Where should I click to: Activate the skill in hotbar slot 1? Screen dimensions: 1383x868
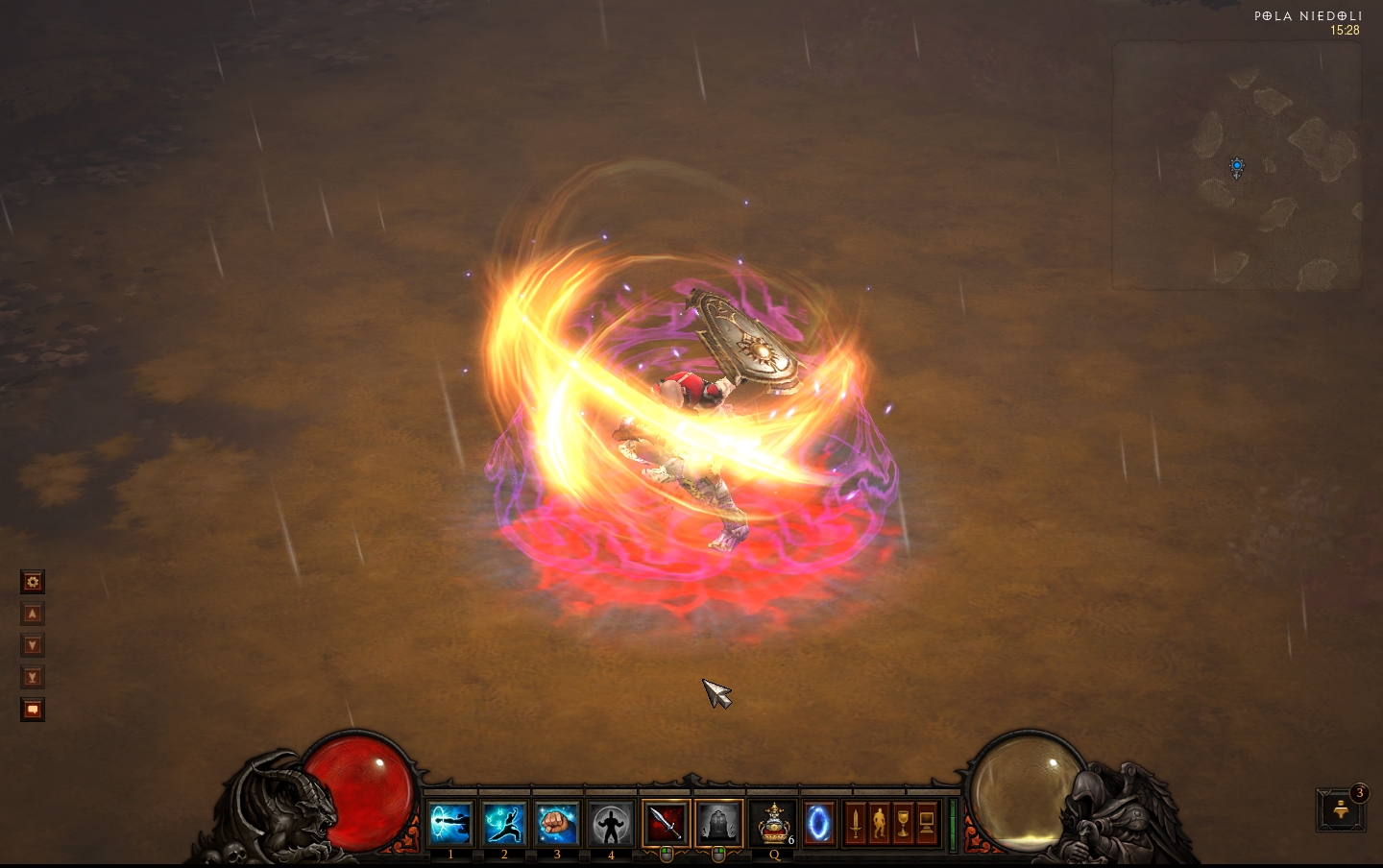pyautogui.click(x=450, y=824)
